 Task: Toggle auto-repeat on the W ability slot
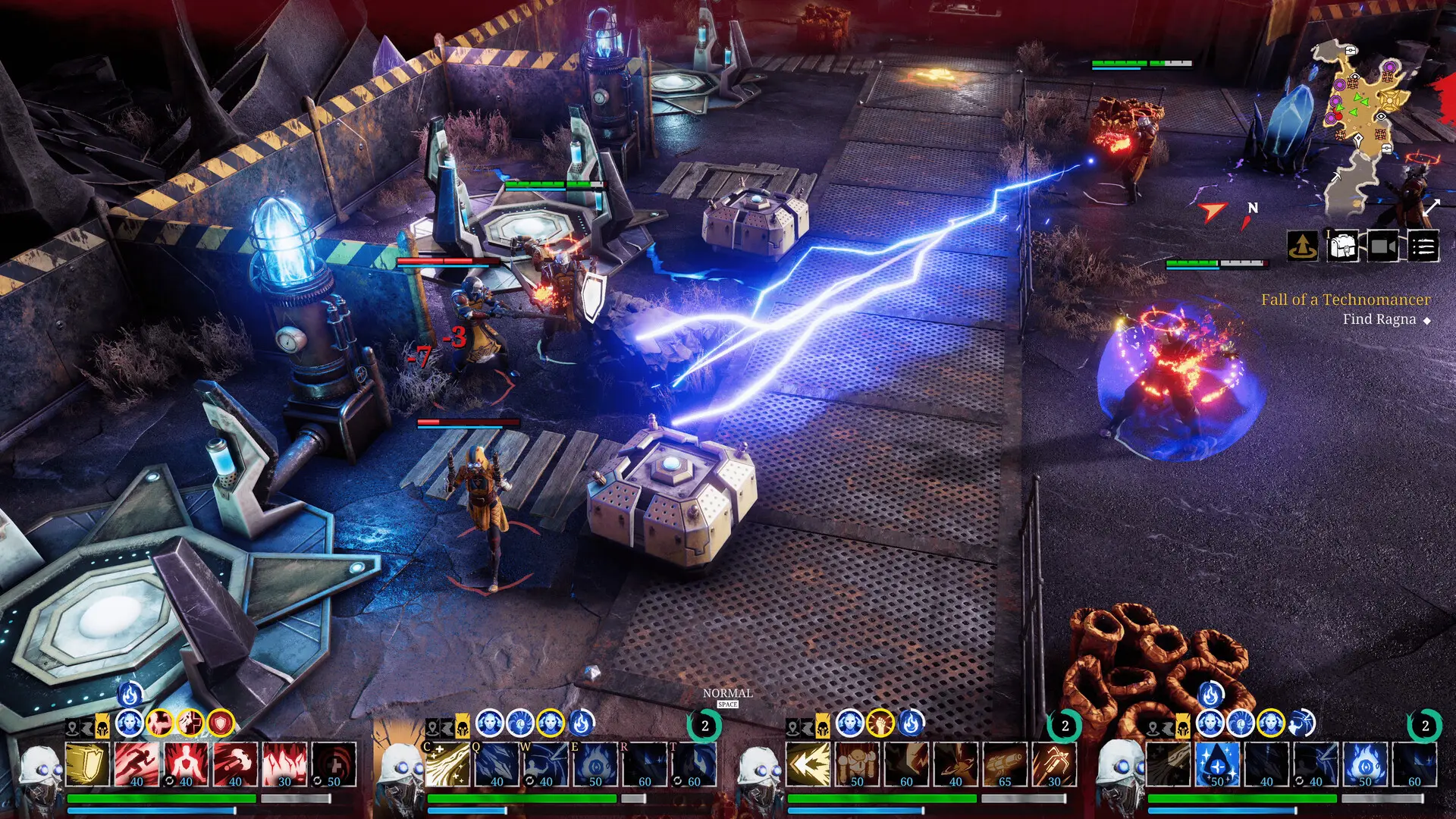point(529,780)
